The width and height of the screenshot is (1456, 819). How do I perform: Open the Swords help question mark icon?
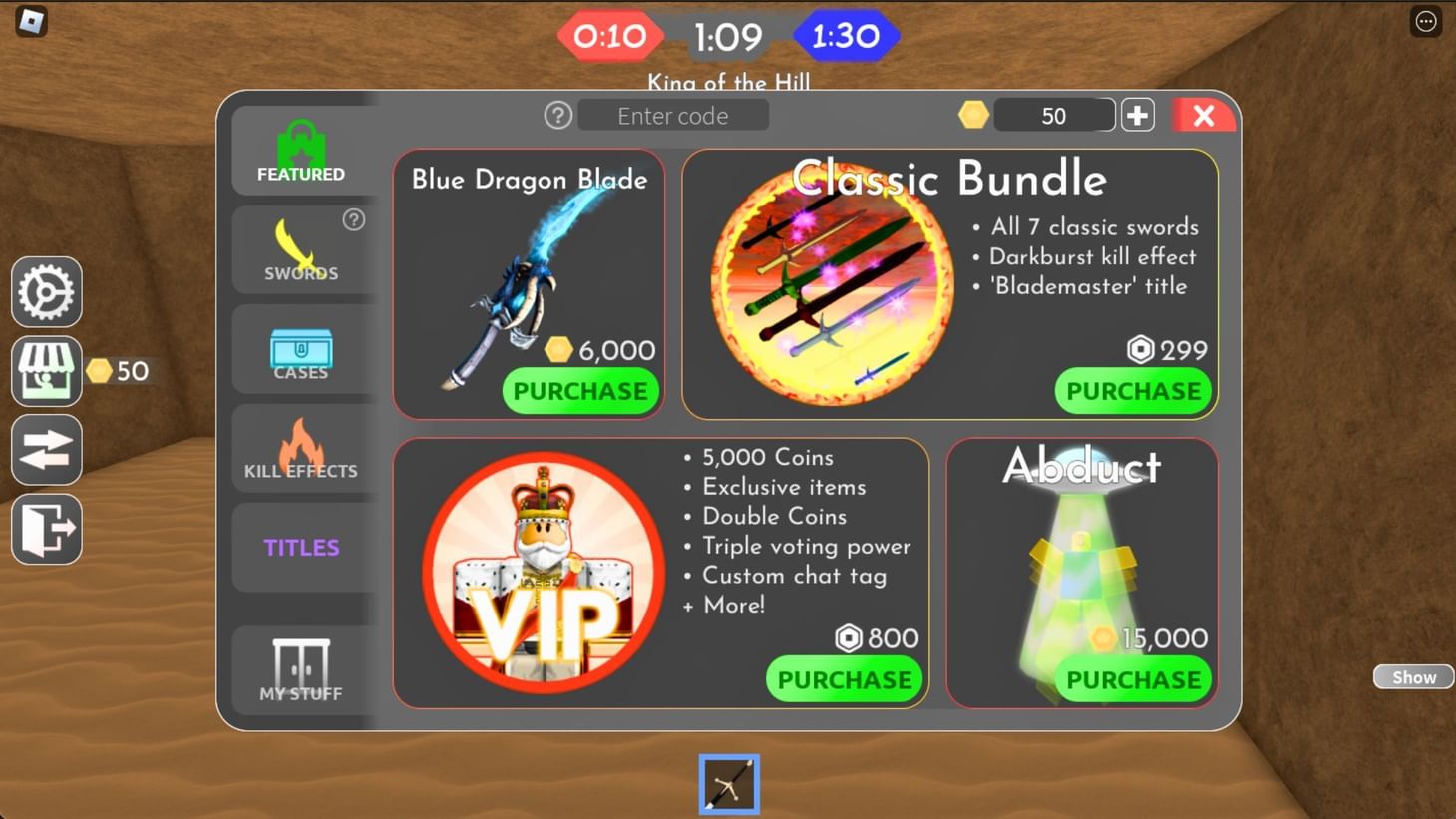[x=354, y=219]
